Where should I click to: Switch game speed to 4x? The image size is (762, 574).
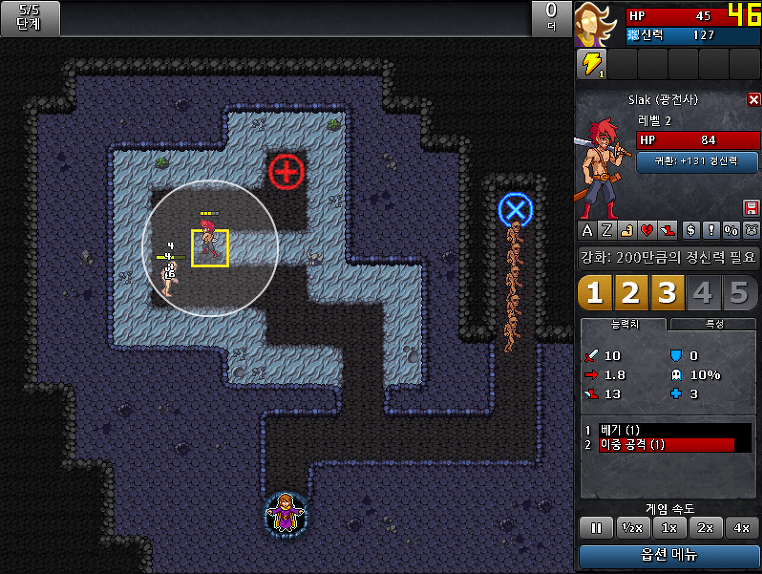[741, 527]
